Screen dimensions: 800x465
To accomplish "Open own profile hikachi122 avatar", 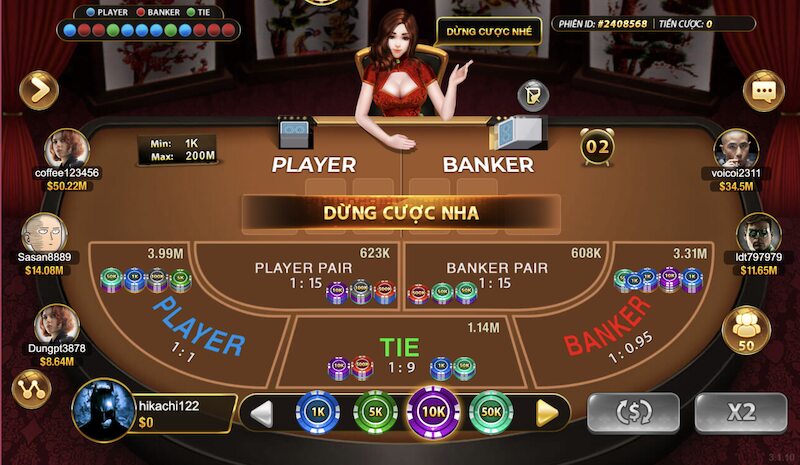I will tap(104, 410).
